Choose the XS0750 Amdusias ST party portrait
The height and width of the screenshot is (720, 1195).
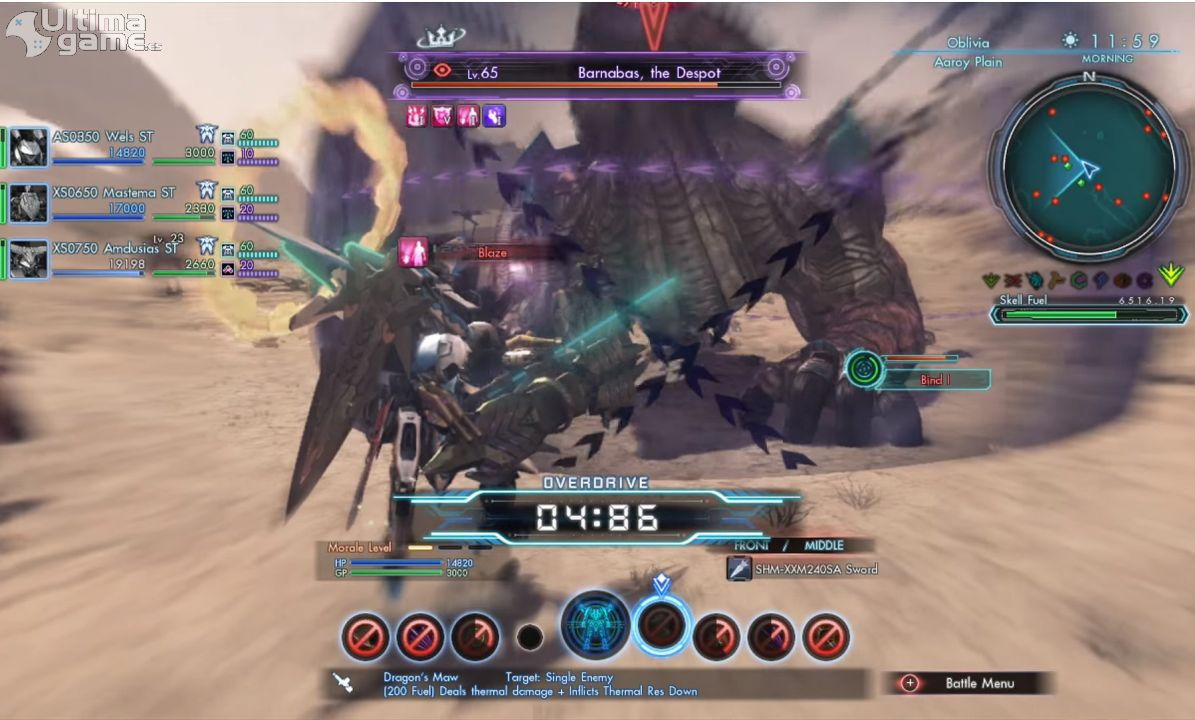29,259
